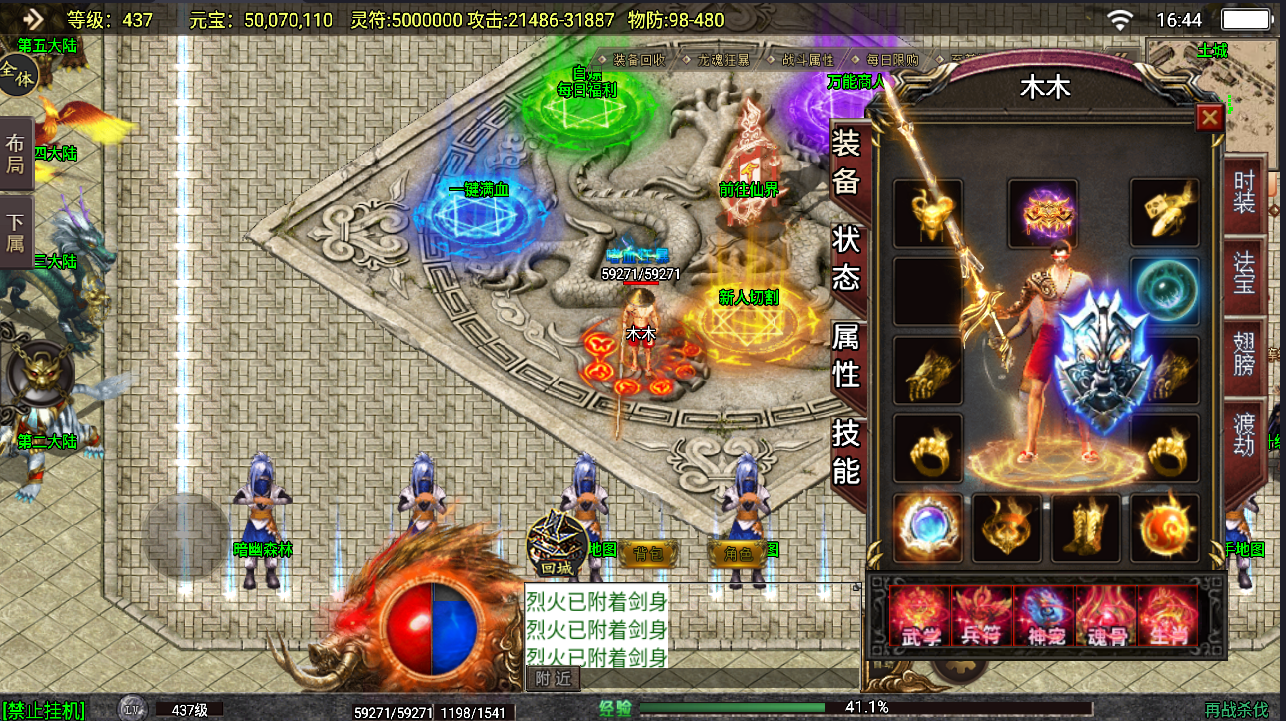Open the 渡劫 tribulation tab

point(1244,433)
